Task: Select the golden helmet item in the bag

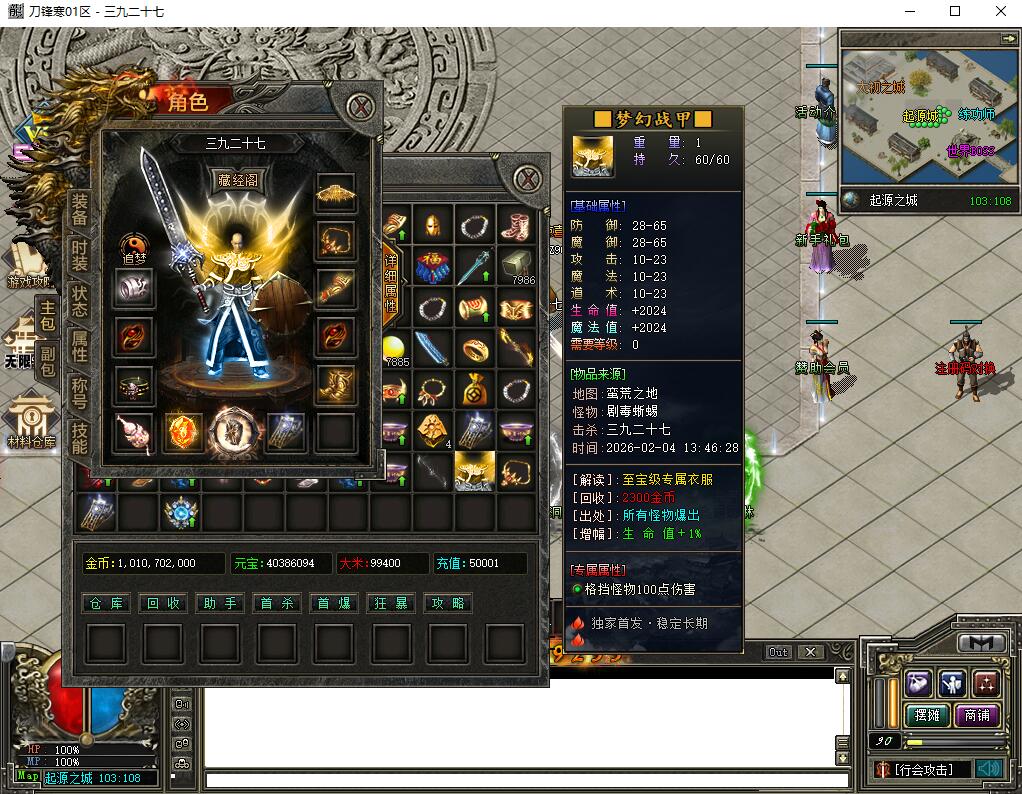Action: [433, 227]
